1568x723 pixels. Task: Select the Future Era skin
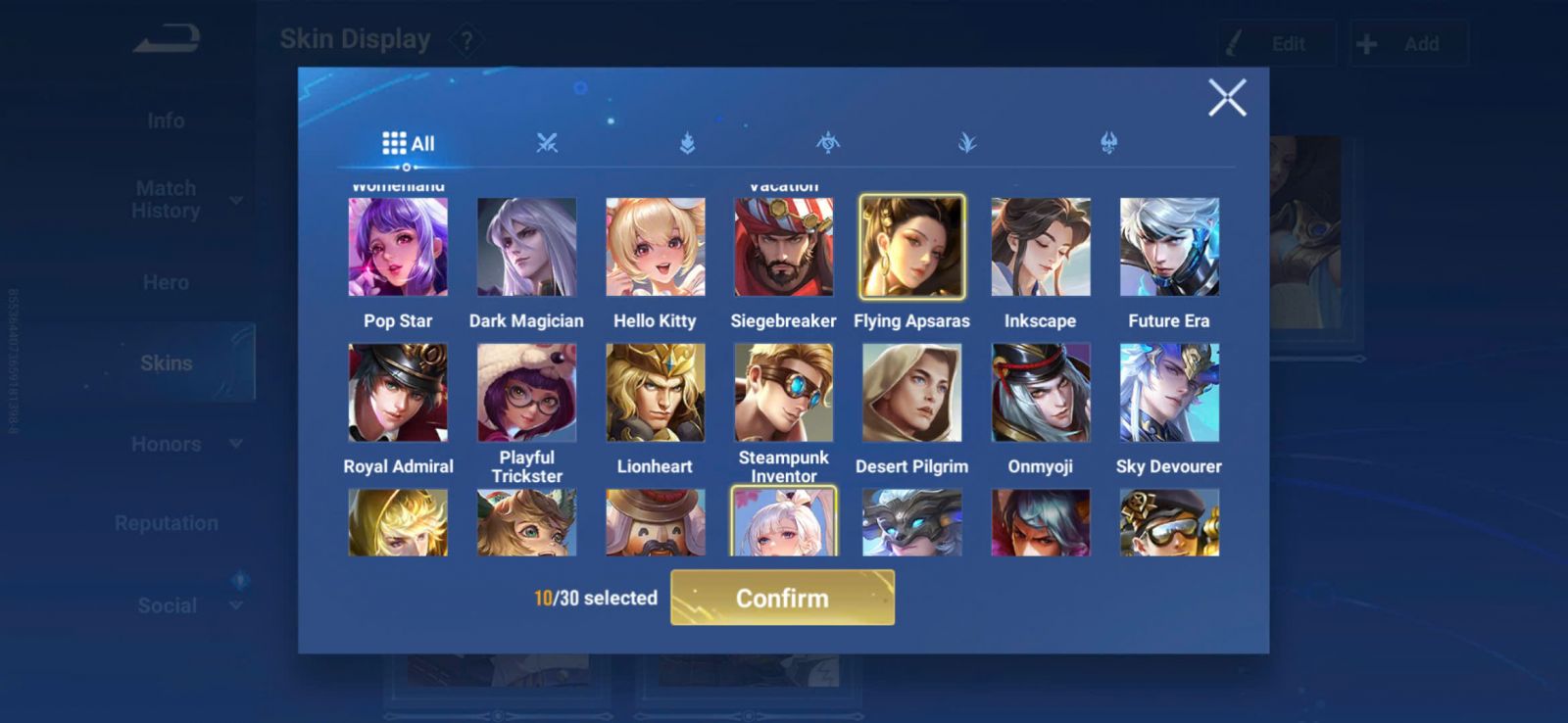click(1169, 247)
